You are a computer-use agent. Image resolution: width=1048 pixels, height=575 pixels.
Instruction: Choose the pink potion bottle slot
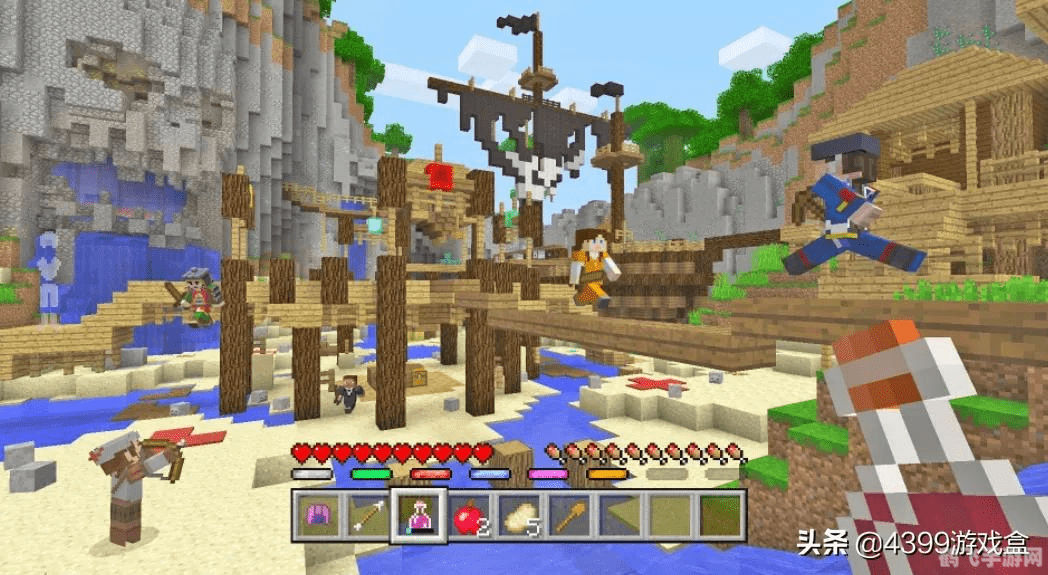pos(419,515)
